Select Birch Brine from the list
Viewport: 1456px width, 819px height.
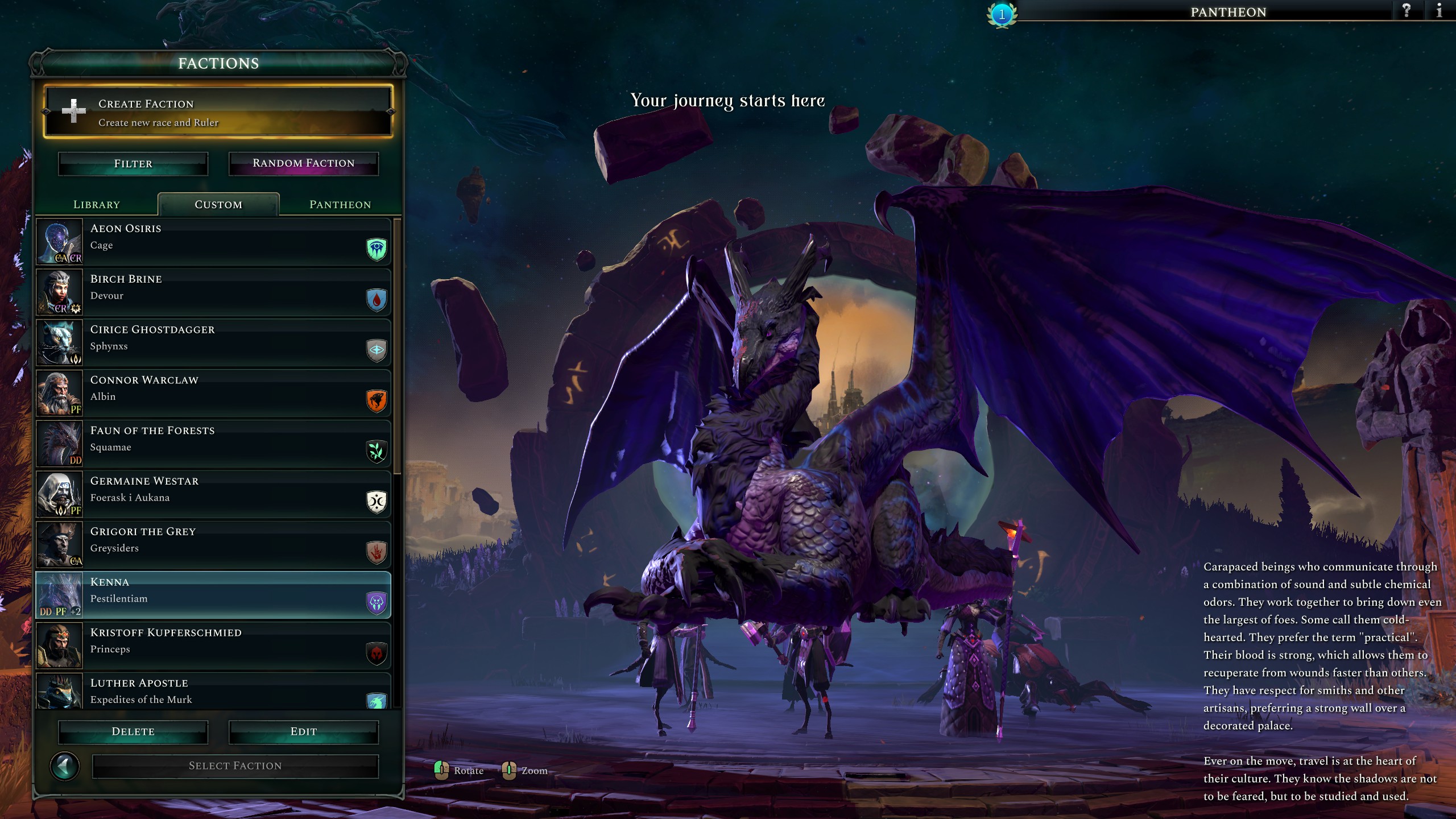(213, 292)
